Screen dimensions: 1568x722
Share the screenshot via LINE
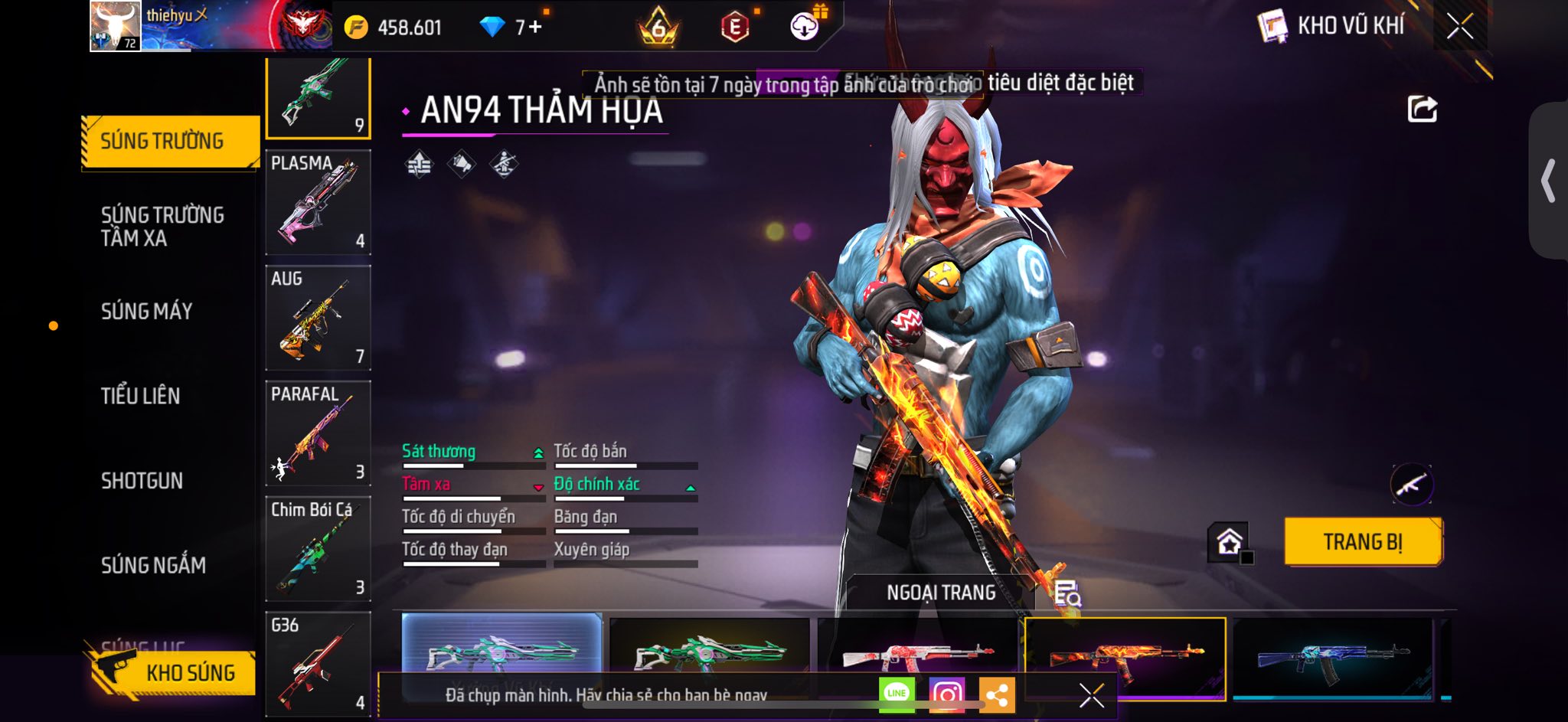[897, 694]
